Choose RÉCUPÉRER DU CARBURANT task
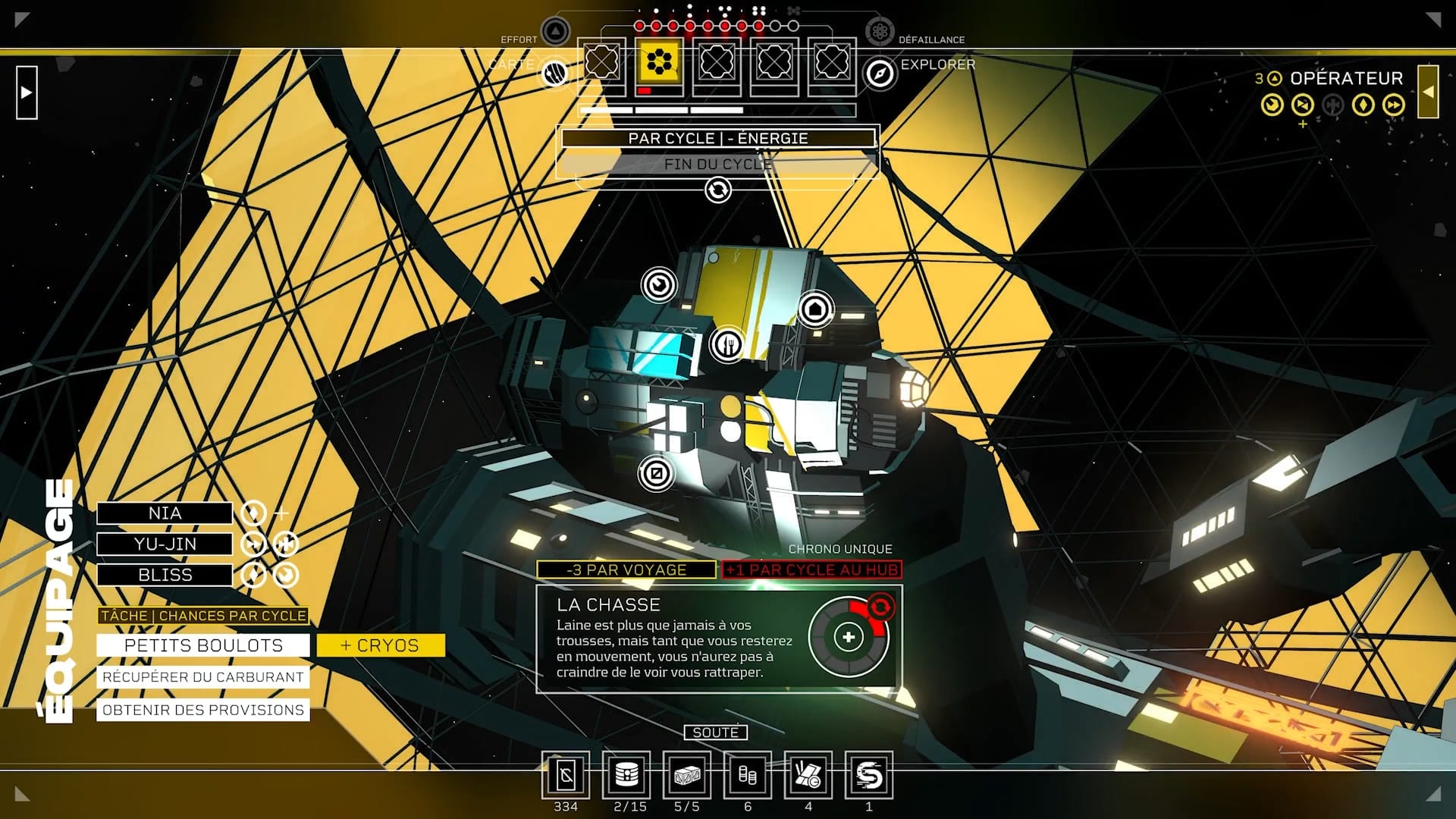Screen dimensions: 1456x819 (x=203, y=677)
